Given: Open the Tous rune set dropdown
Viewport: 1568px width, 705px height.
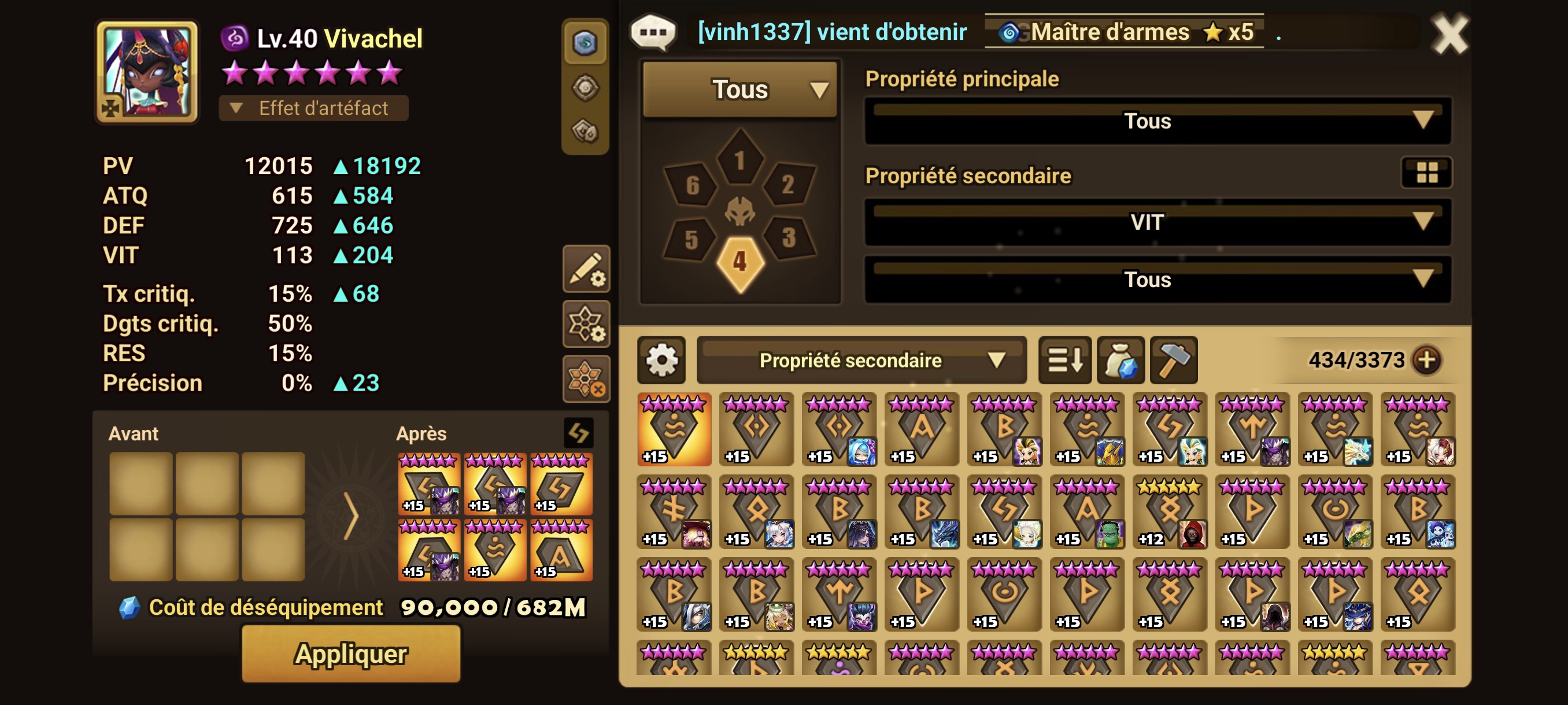Looking at the screenshot, I should pyautogui.click(x=740, y=90).
